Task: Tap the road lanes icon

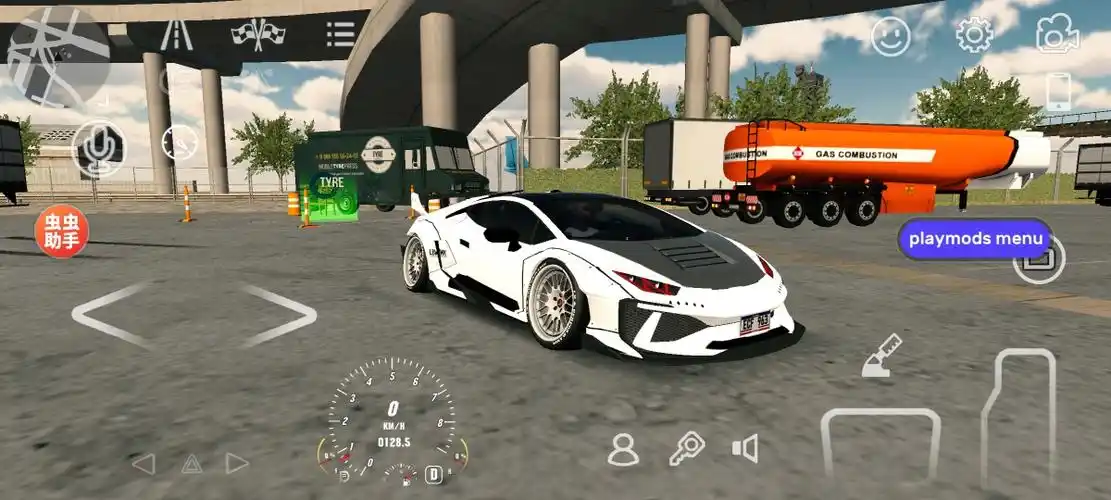Action: (x=177, y=35)
